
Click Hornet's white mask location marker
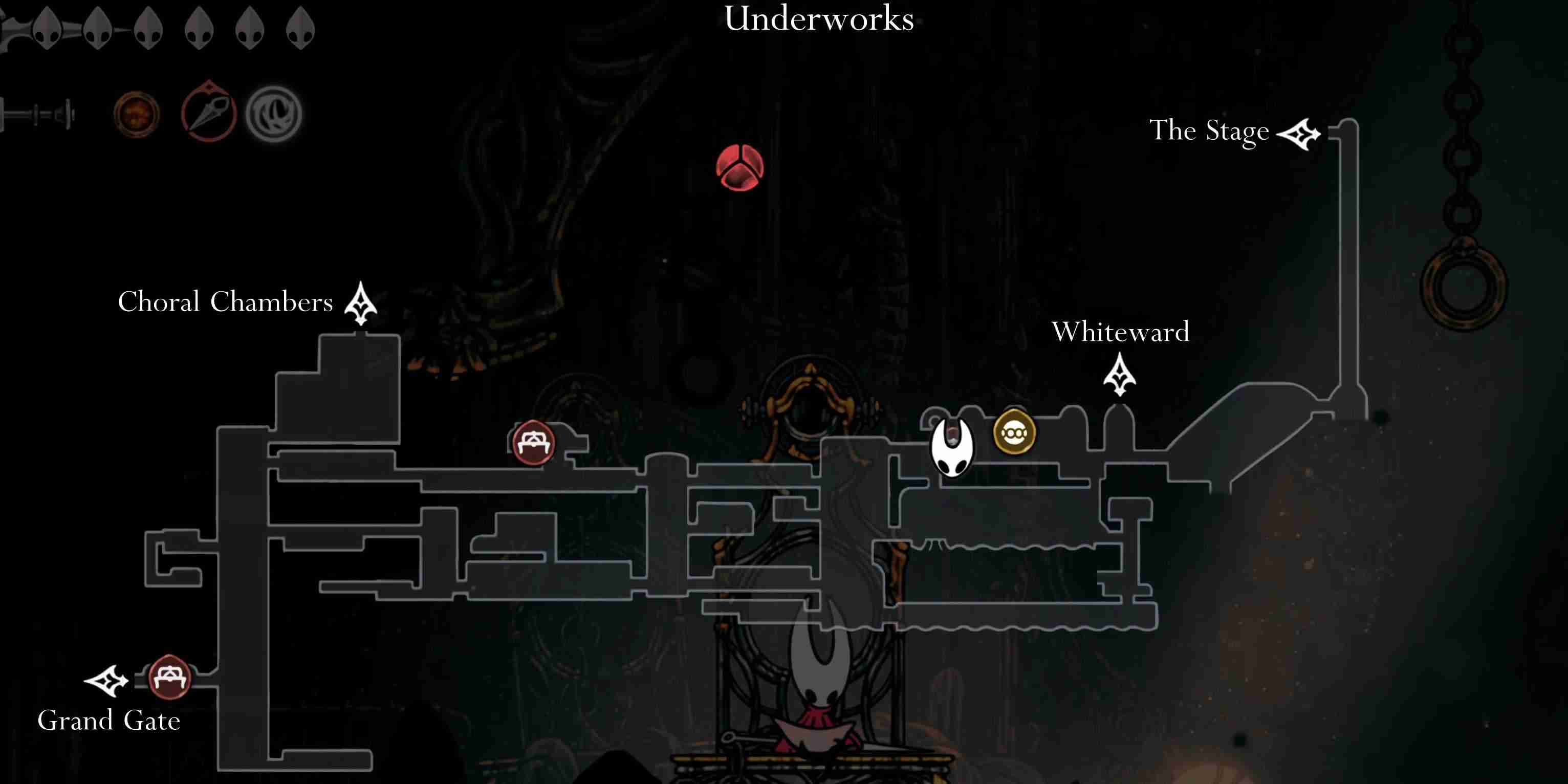pyautogui.click(x=952, y=447)
